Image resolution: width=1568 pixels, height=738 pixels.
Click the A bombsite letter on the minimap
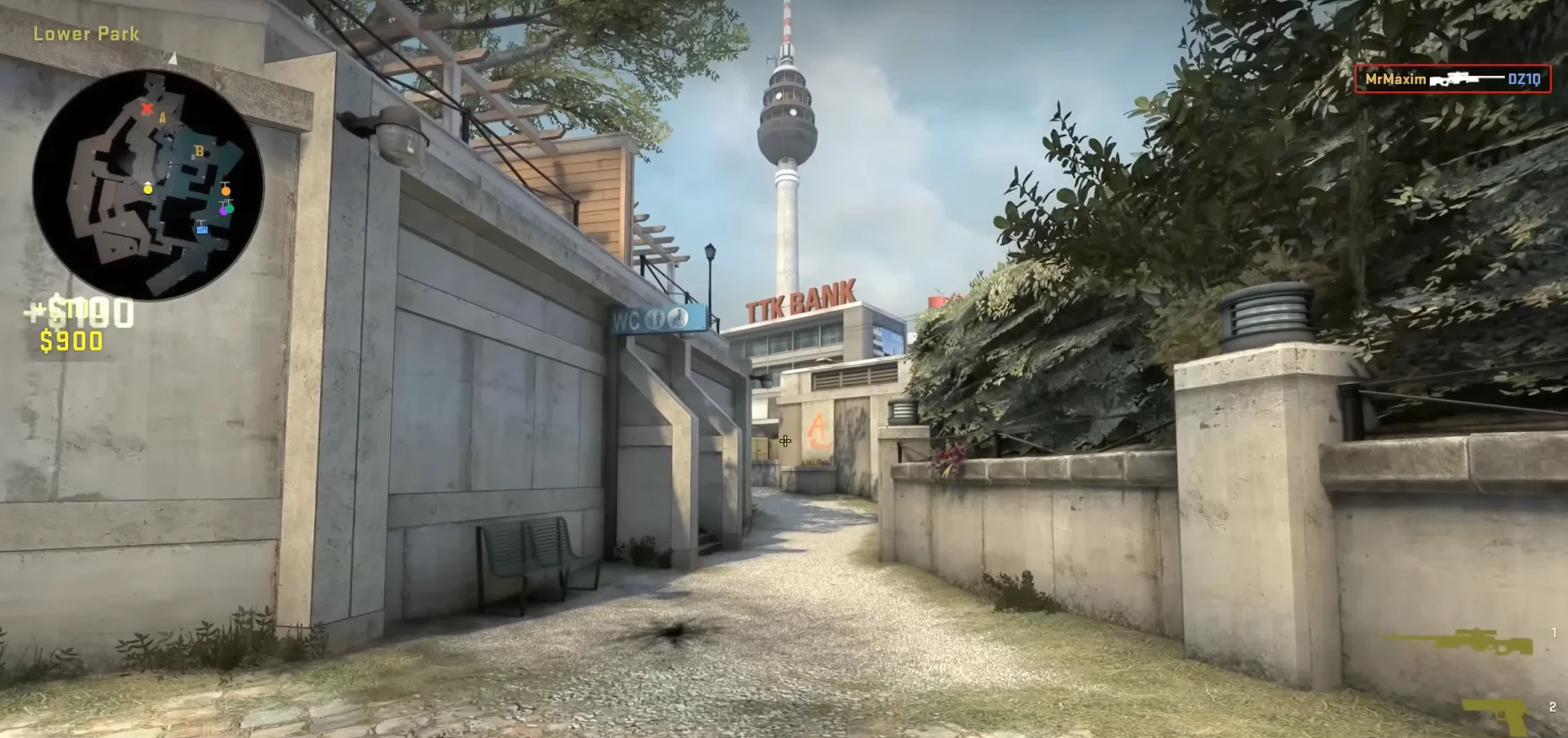coord(163,117)
